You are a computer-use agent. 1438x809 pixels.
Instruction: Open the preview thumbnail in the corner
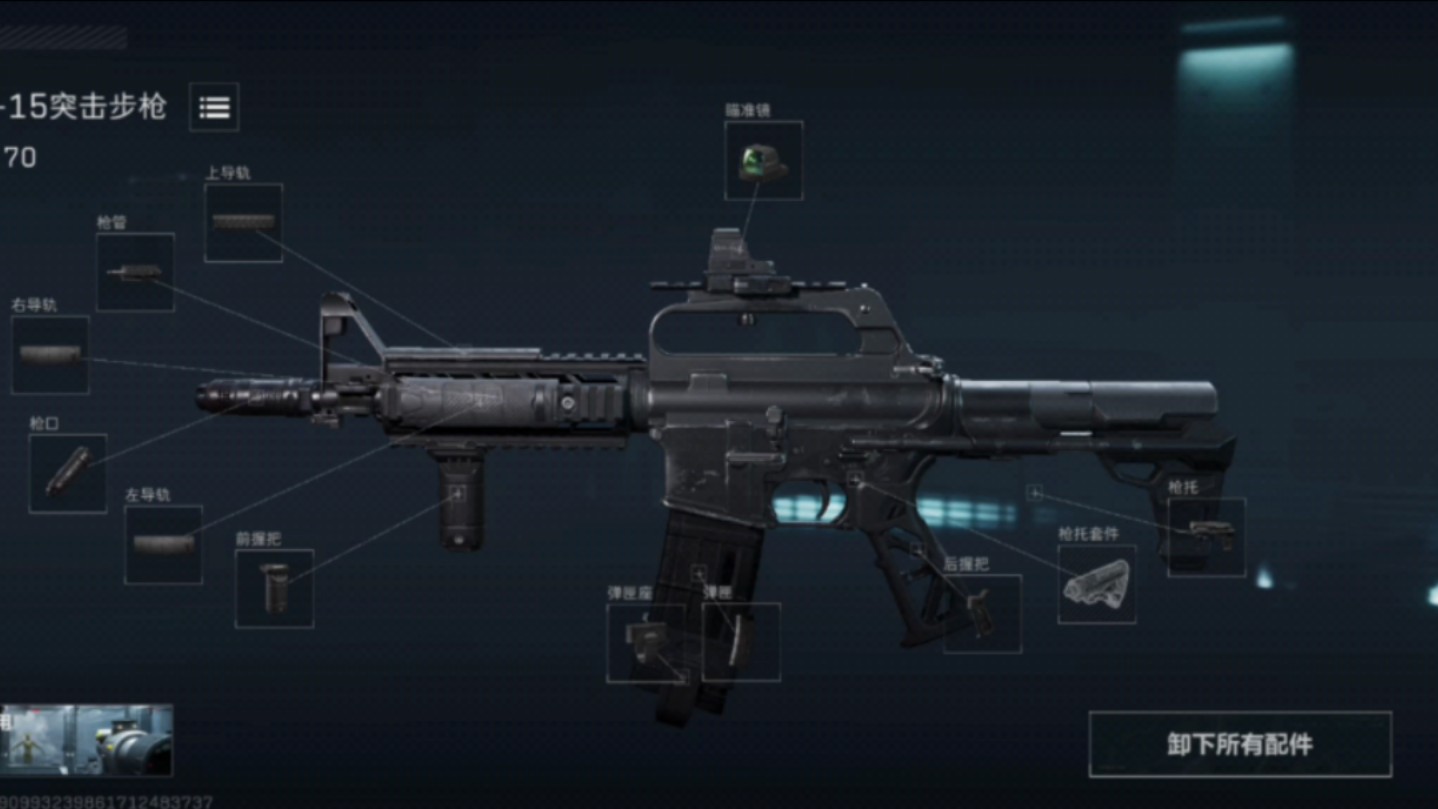87,740
